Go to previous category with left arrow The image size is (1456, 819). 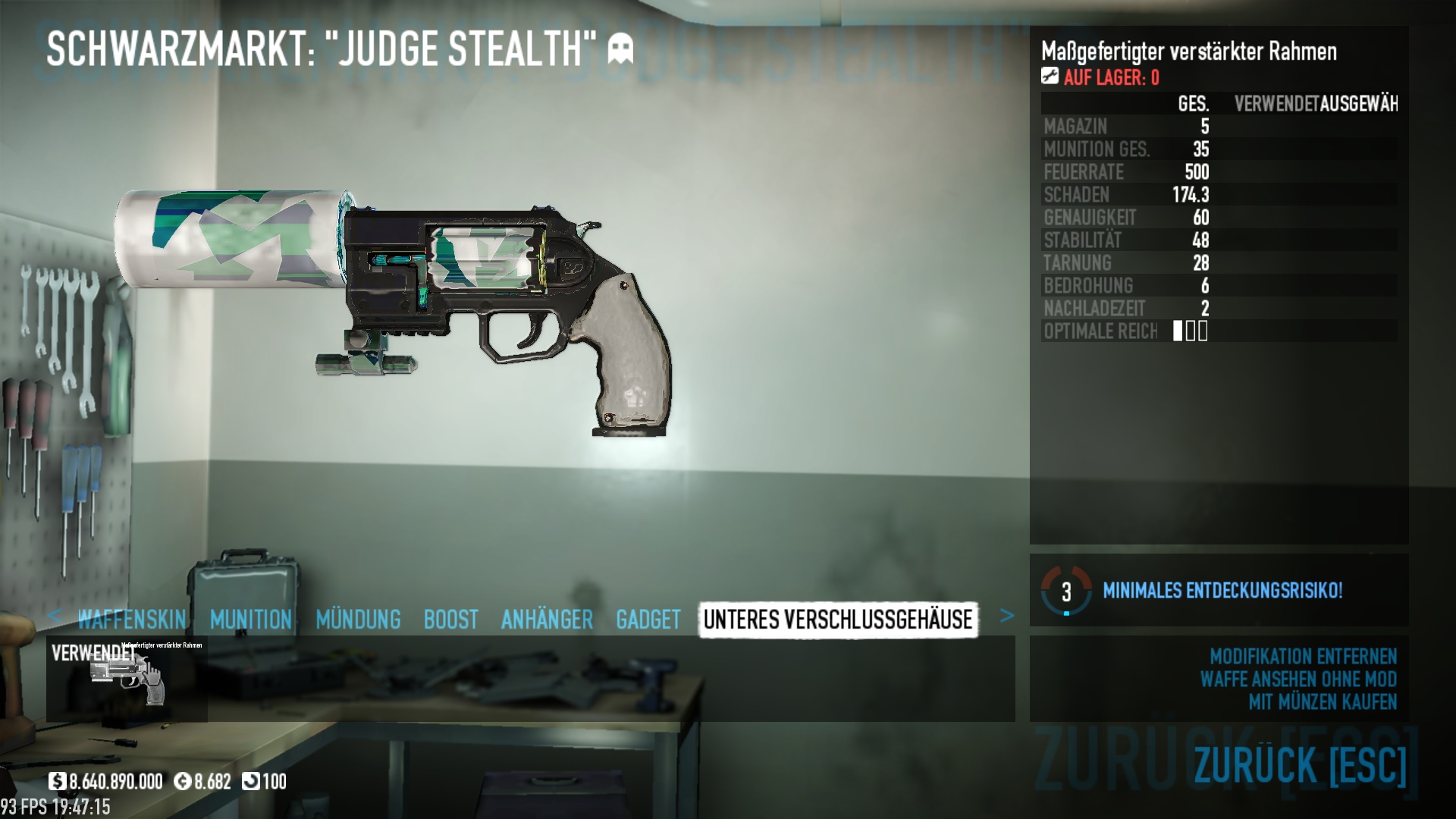pyautogui.click(x=54, y=615)
